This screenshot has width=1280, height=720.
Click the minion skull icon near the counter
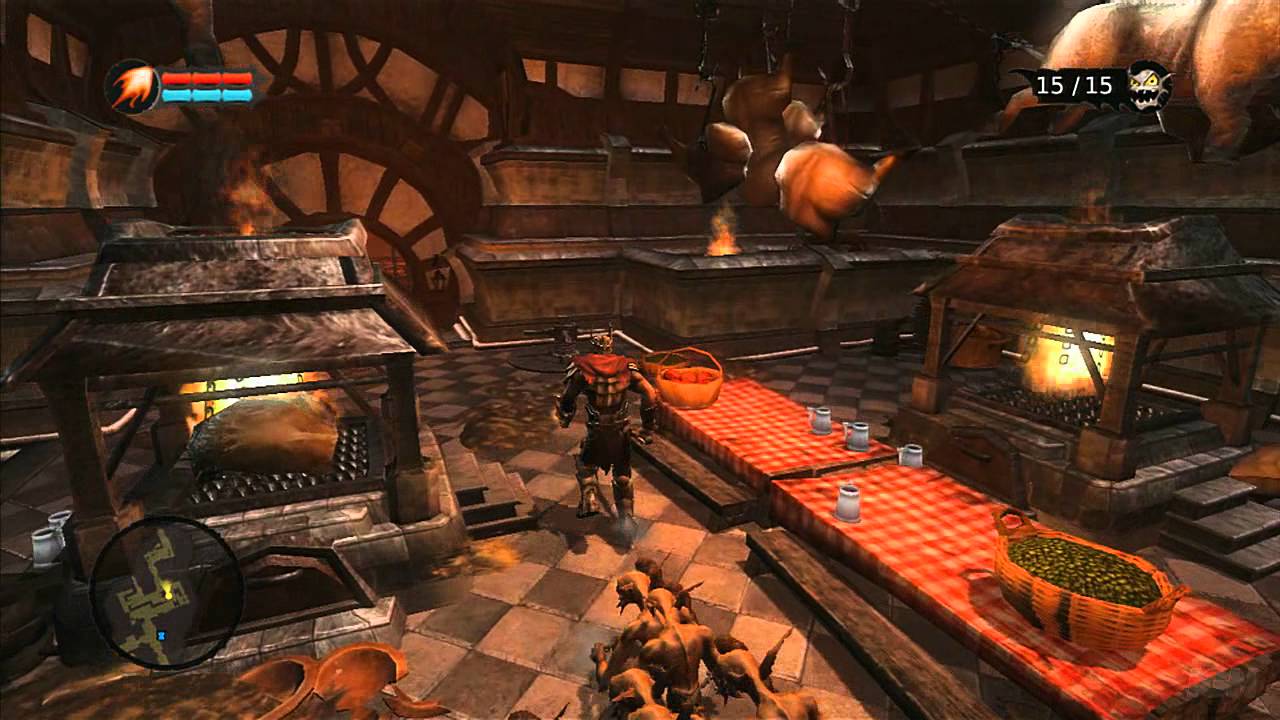coord(1146,85)
